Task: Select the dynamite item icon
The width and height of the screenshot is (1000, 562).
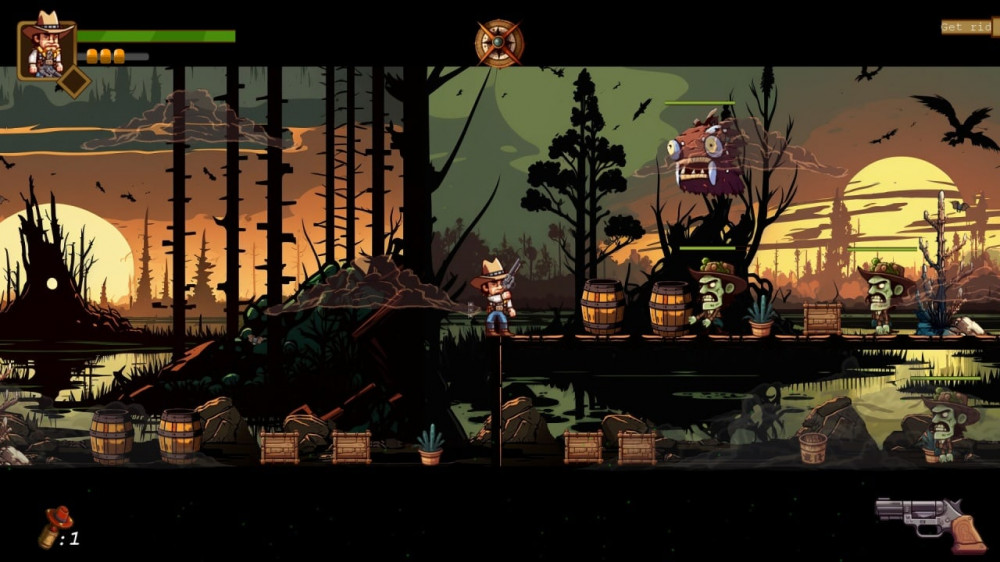Action: [56, 527]
